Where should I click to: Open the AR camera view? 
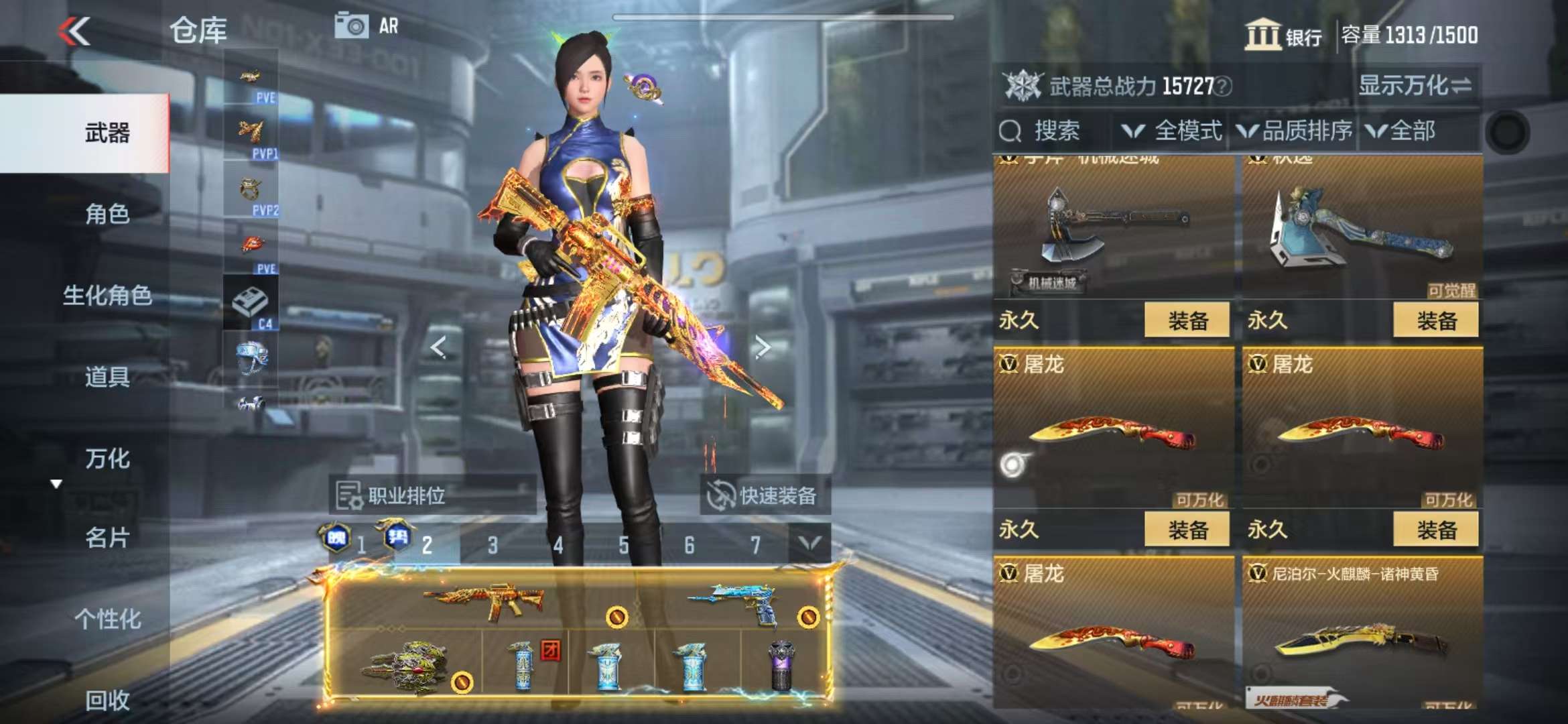pyautogui.click(x=367, y=26)
